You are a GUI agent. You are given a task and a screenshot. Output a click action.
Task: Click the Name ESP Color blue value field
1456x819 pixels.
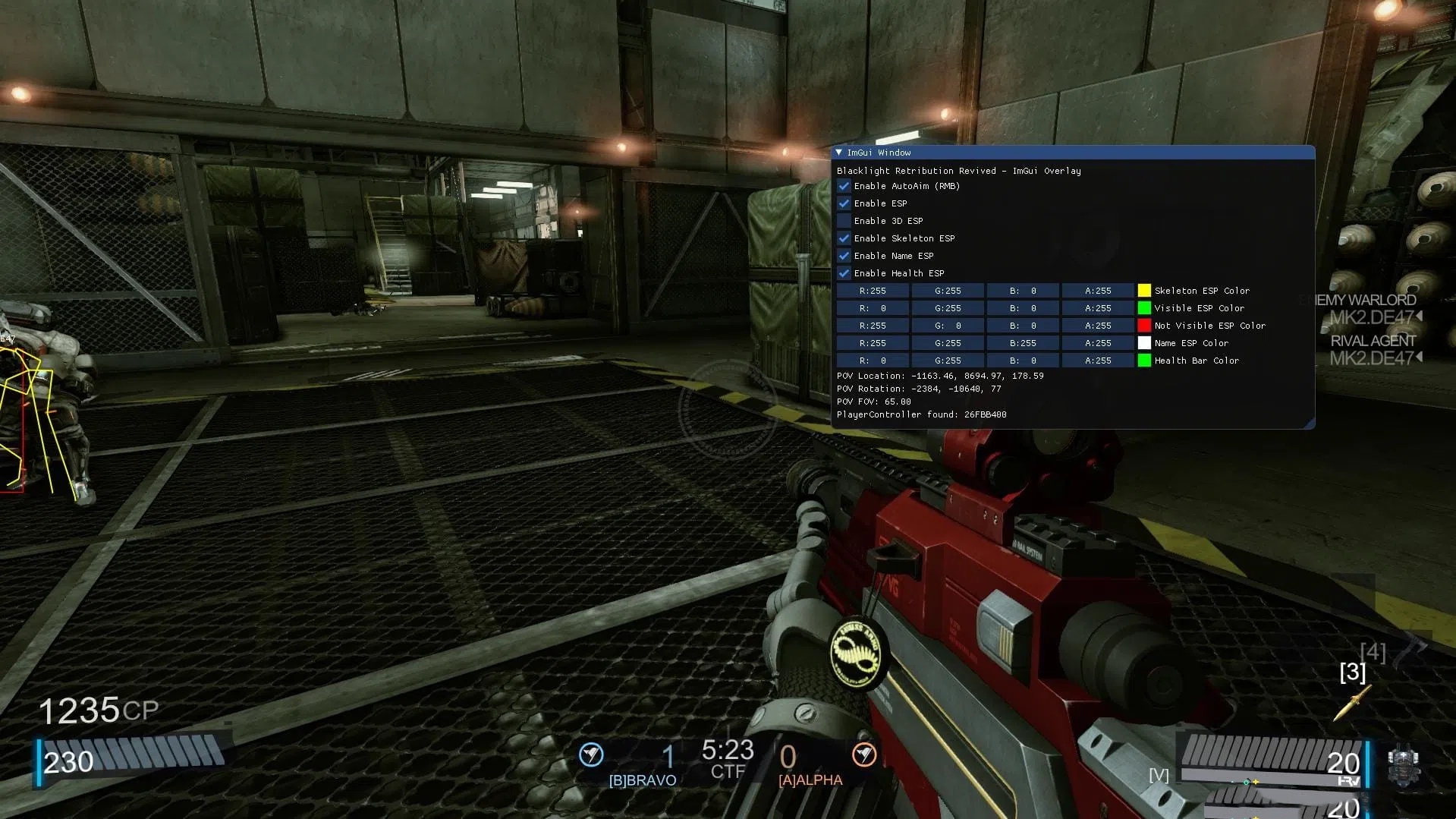pyautogui.click(x=1023, y=343)
